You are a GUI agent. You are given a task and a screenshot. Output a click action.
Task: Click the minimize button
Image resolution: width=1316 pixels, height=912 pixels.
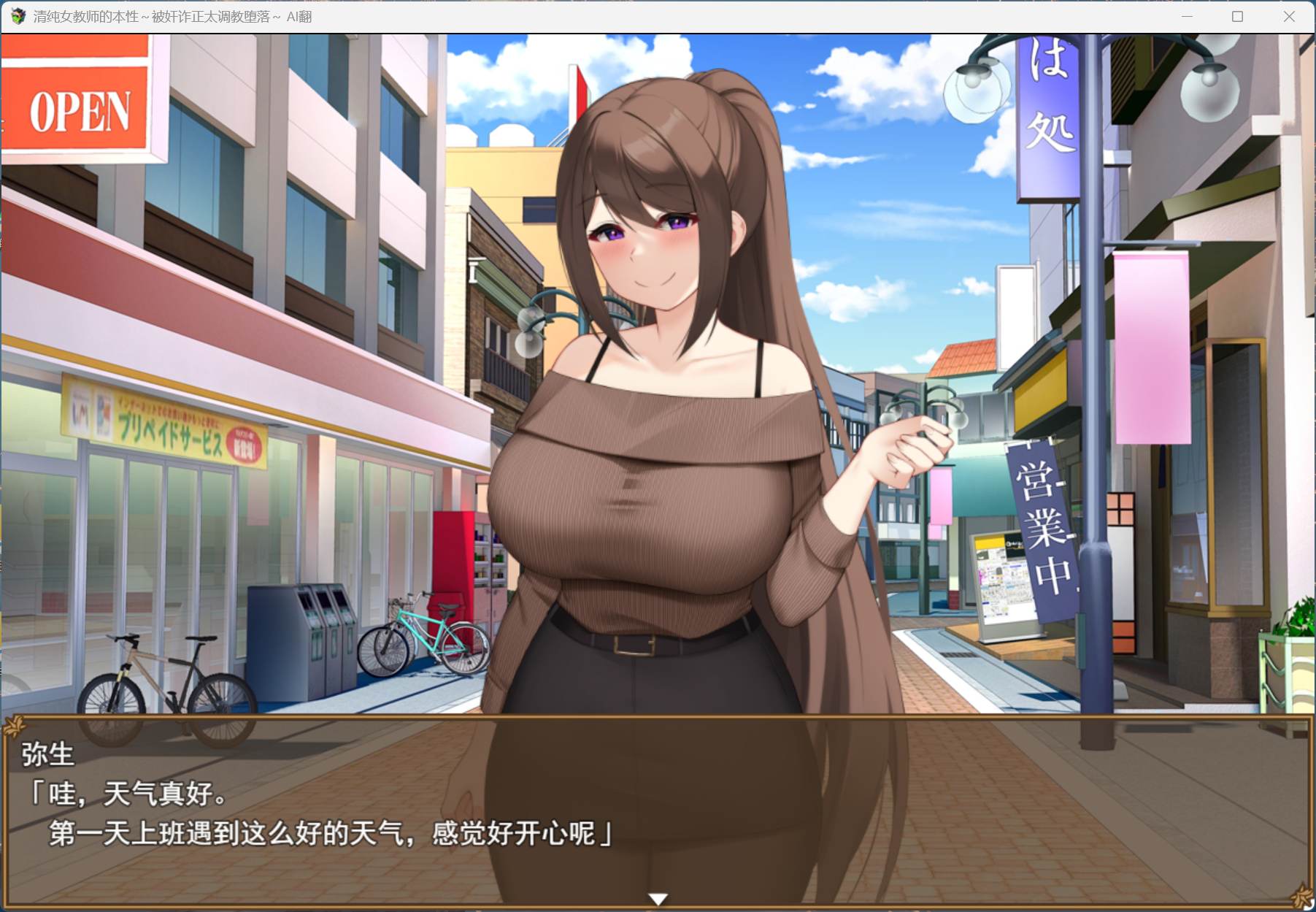(x=1186, y=15)
